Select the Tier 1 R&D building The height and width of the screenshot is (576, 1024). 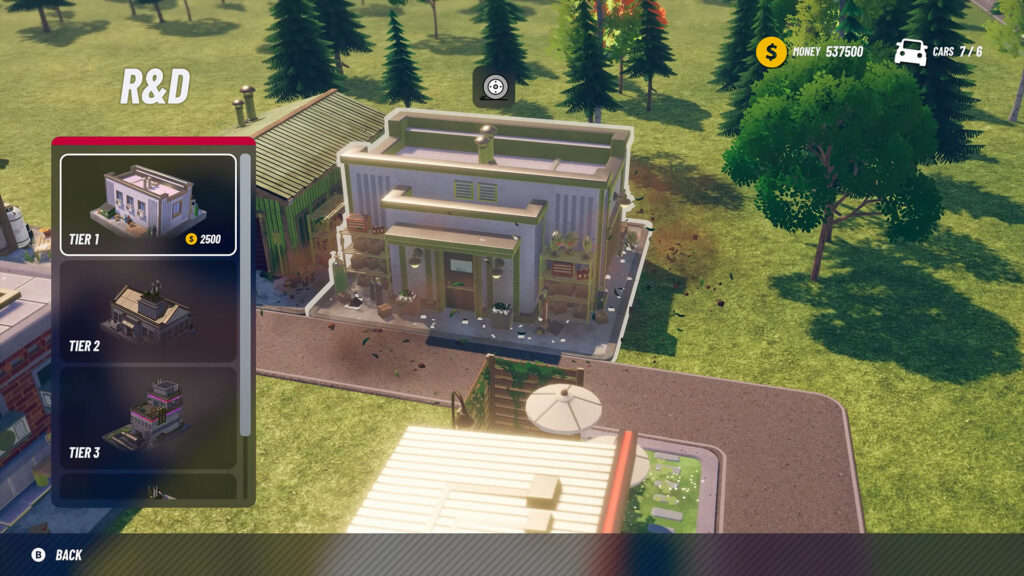pyautogui.click(x=148, y=204)
